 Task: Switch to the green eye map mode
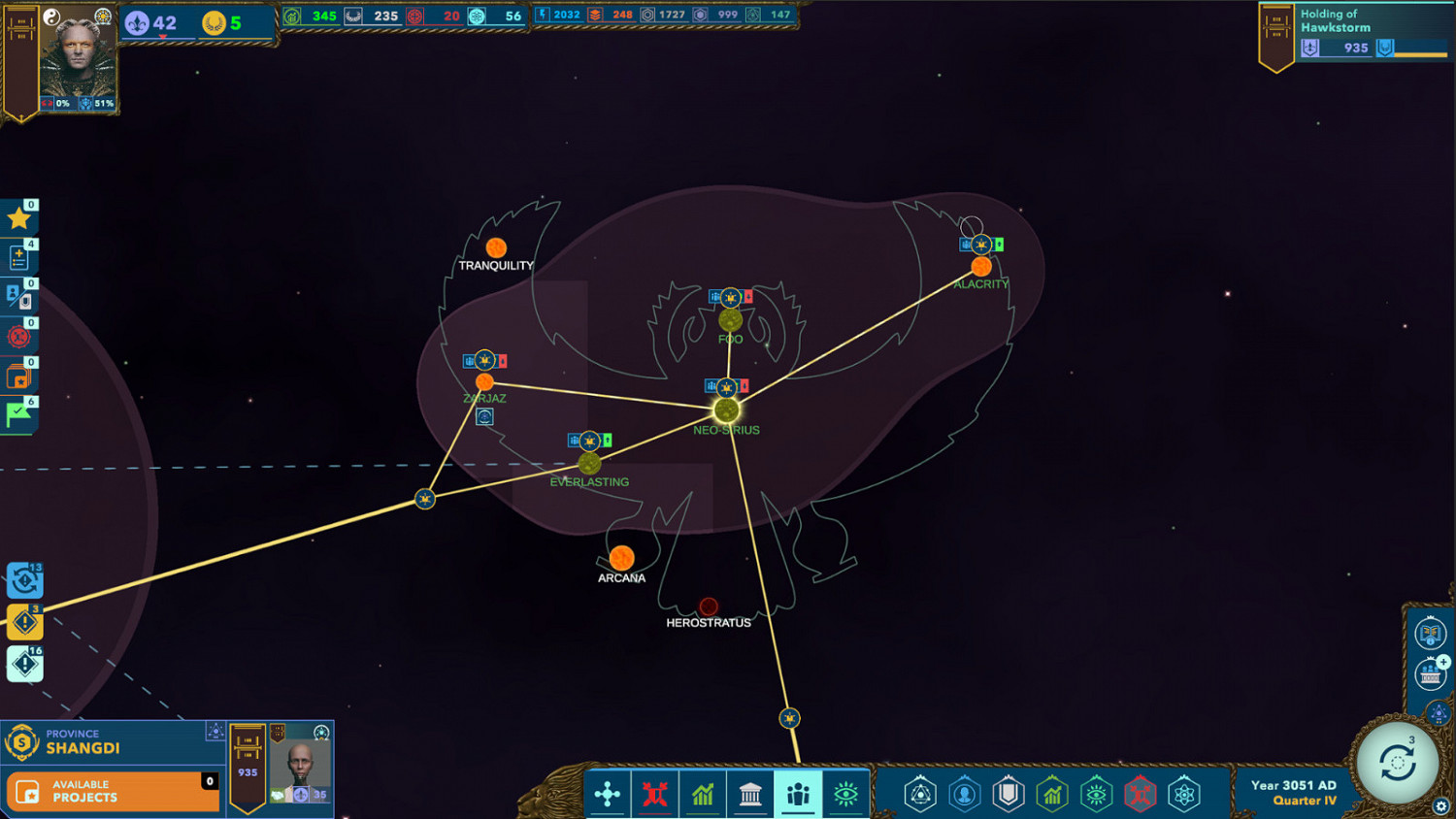click(x=845, y=795)
